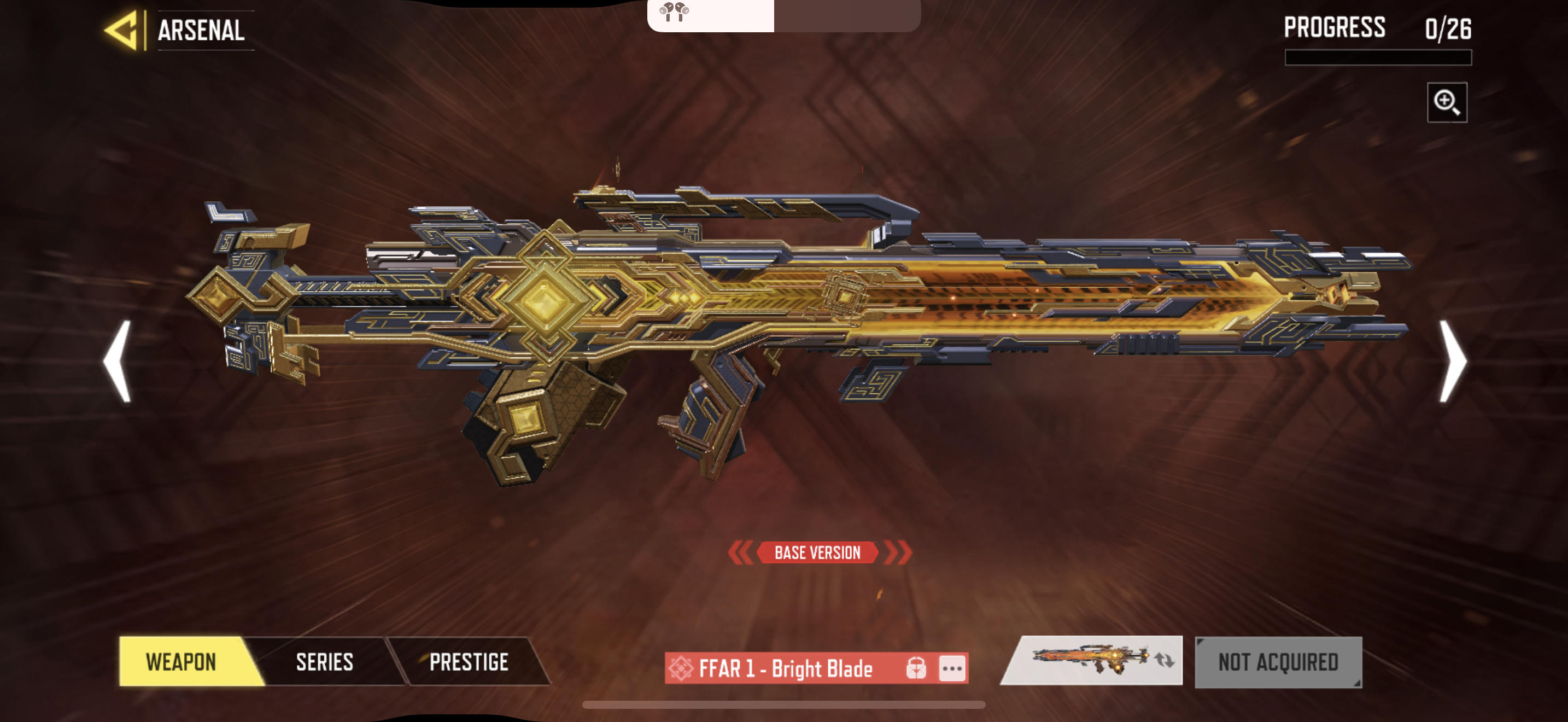1568x722 pixels.
Task: Click the three-dots more options button
Action: click(x=952, y=668)
